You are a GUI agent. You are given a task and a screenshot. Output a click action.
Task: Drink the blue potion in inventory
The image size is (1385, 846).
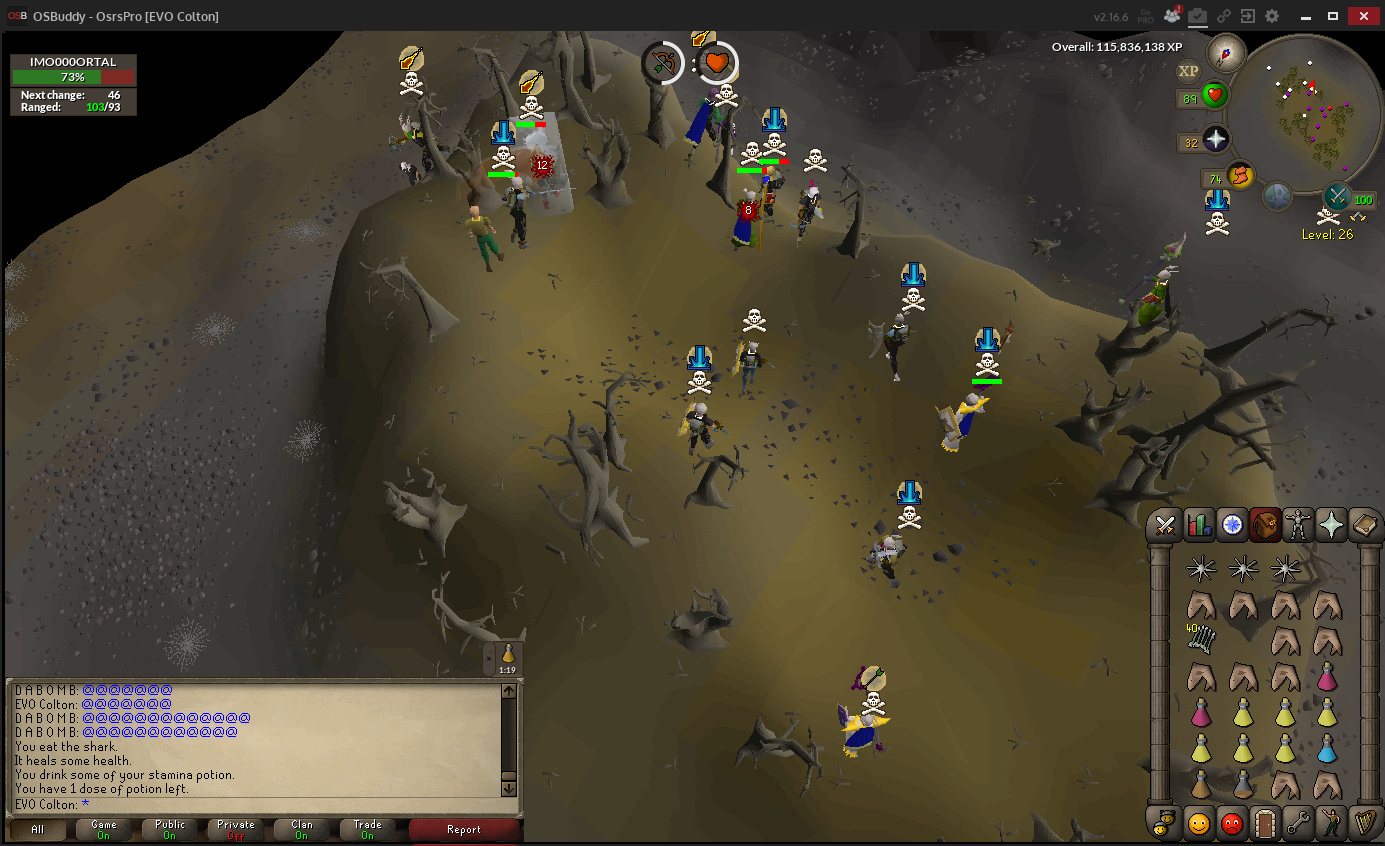click(1327, 748)
